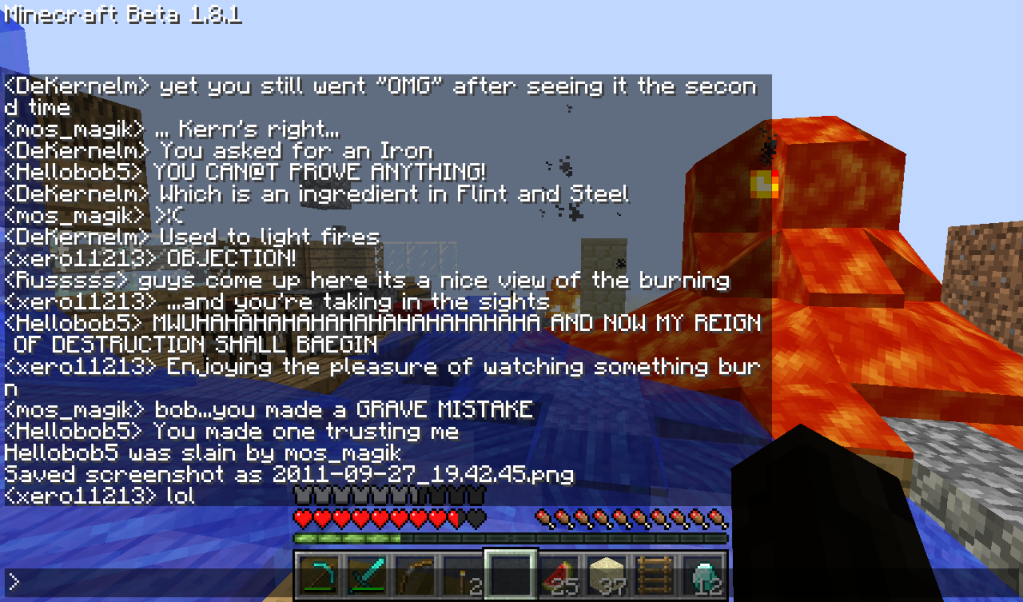Click the chat text input line
The width and height of the screenshot is (1023, 602).
400,582
